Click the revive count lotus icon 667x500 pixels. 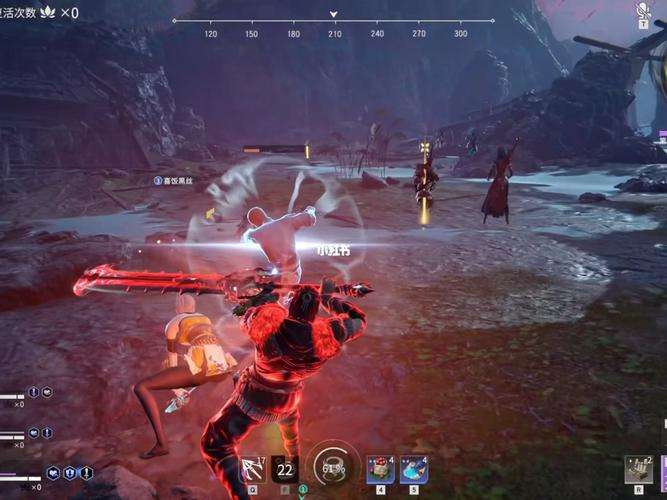(x=48, y=12)
